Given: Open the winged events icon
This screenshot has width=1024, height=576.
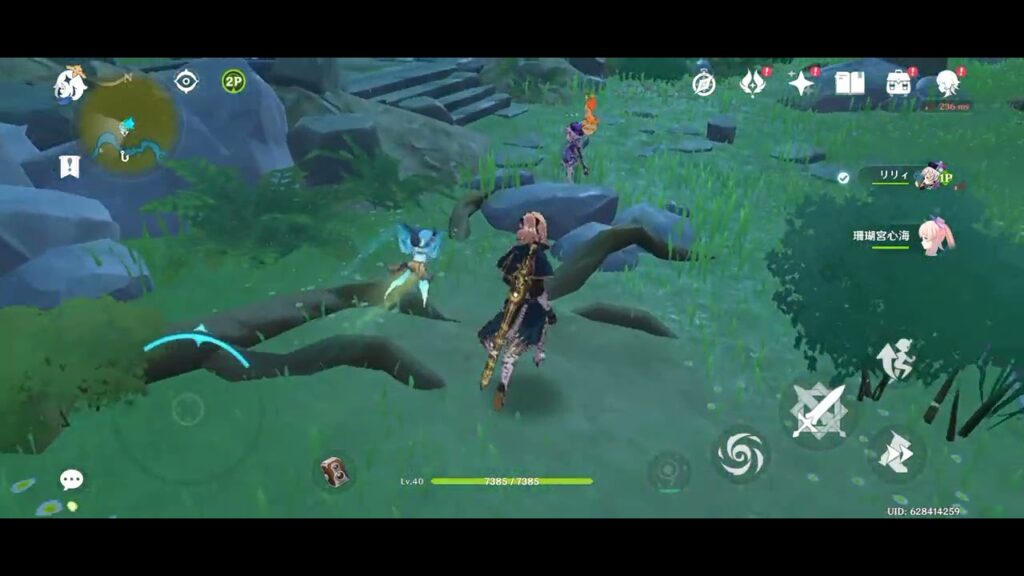Looking at the screenshot, I should [x=752, y=83].
